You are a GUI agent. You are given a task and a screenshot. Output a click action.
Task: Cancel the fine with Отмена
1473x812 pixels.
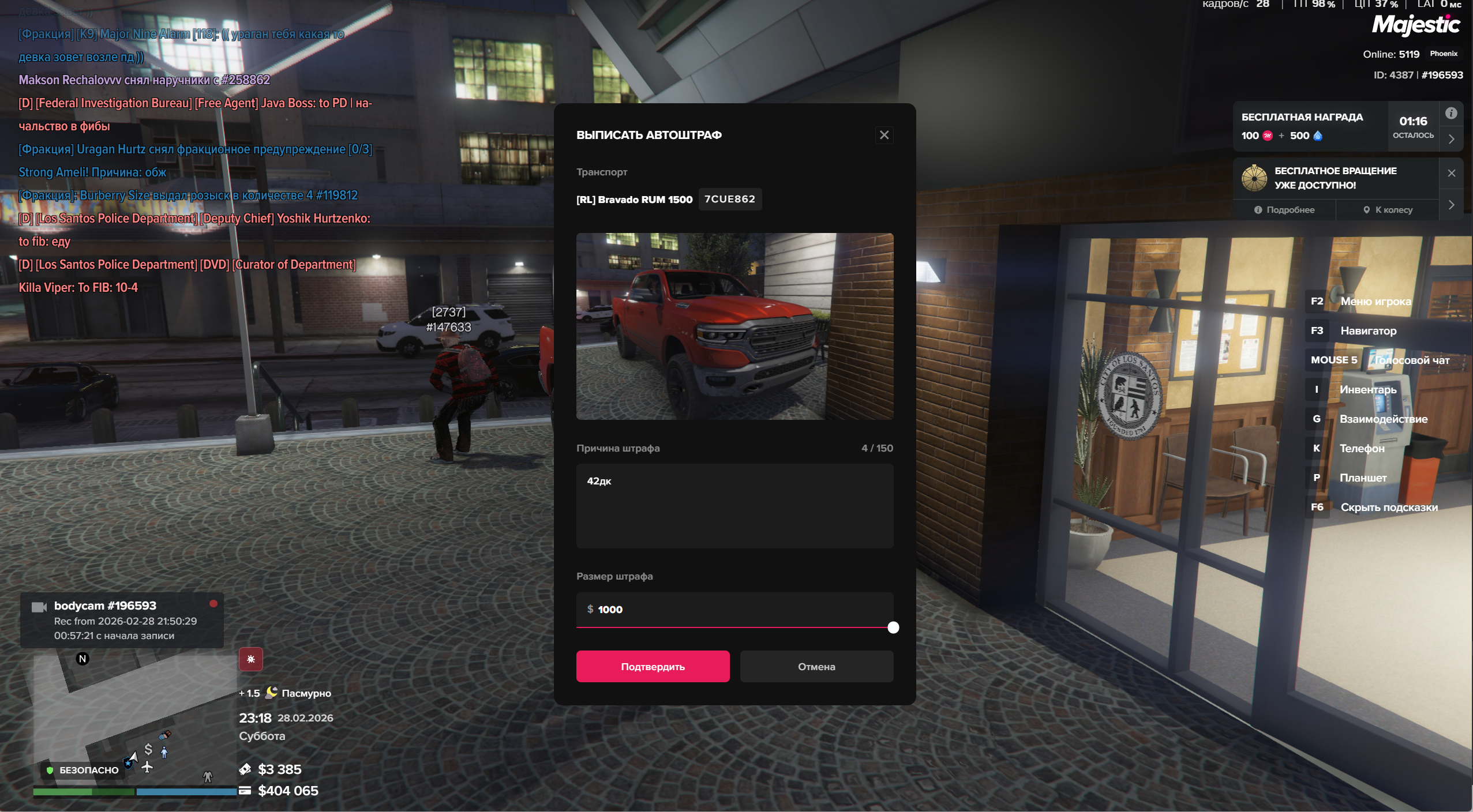coord(816,667)
